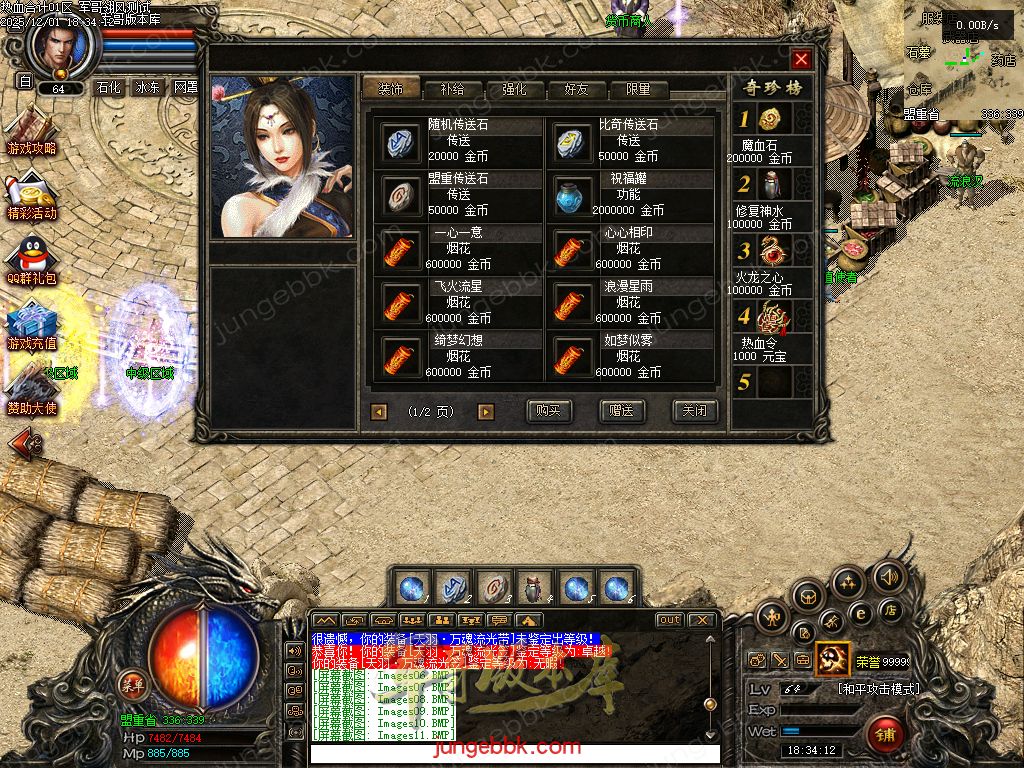
Task: Show the 限量 tab items
Action: (x=638, y=89)
